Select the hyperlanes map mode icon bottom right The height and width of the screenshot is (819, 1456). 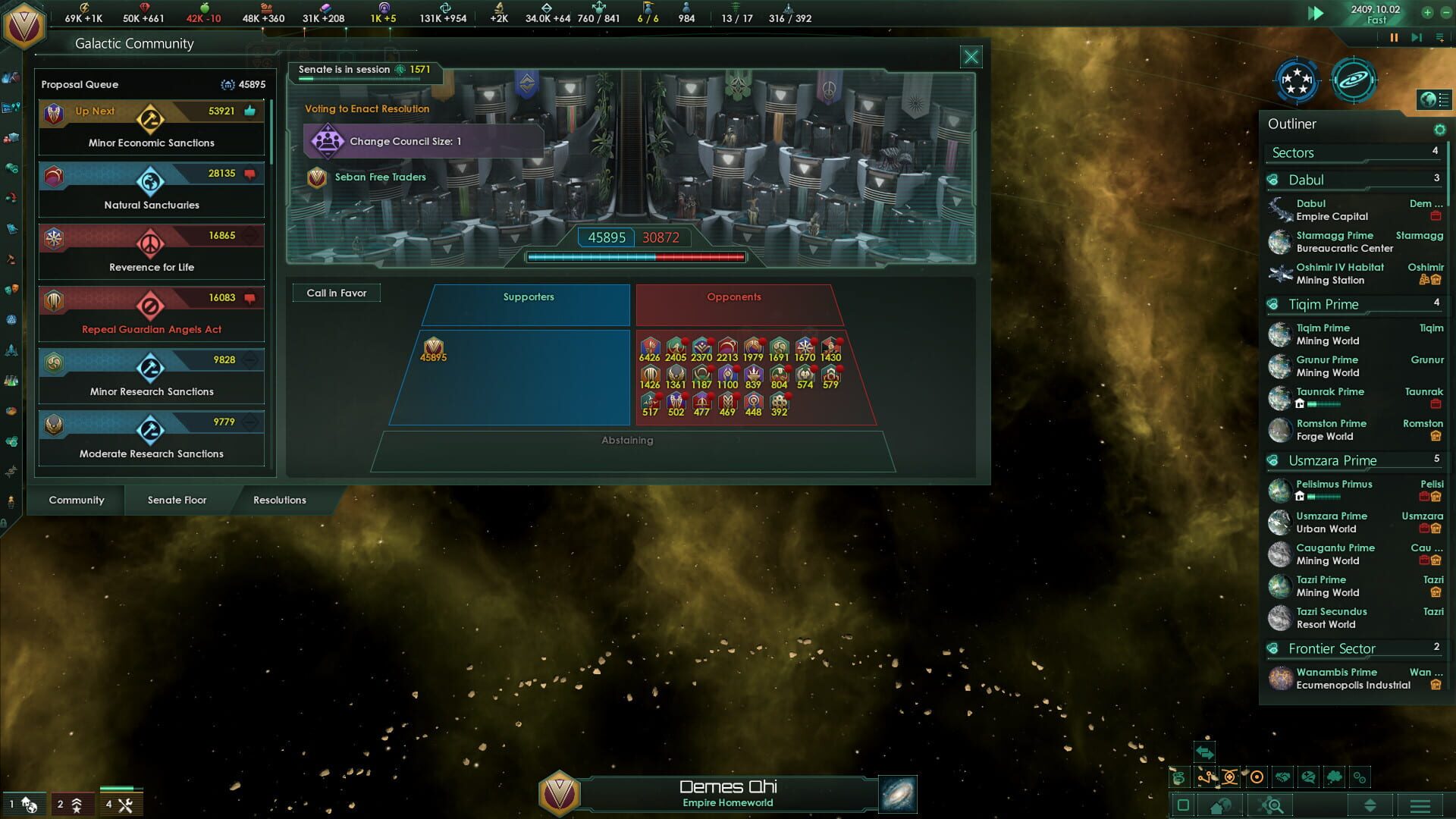(x=1206, y=777)
